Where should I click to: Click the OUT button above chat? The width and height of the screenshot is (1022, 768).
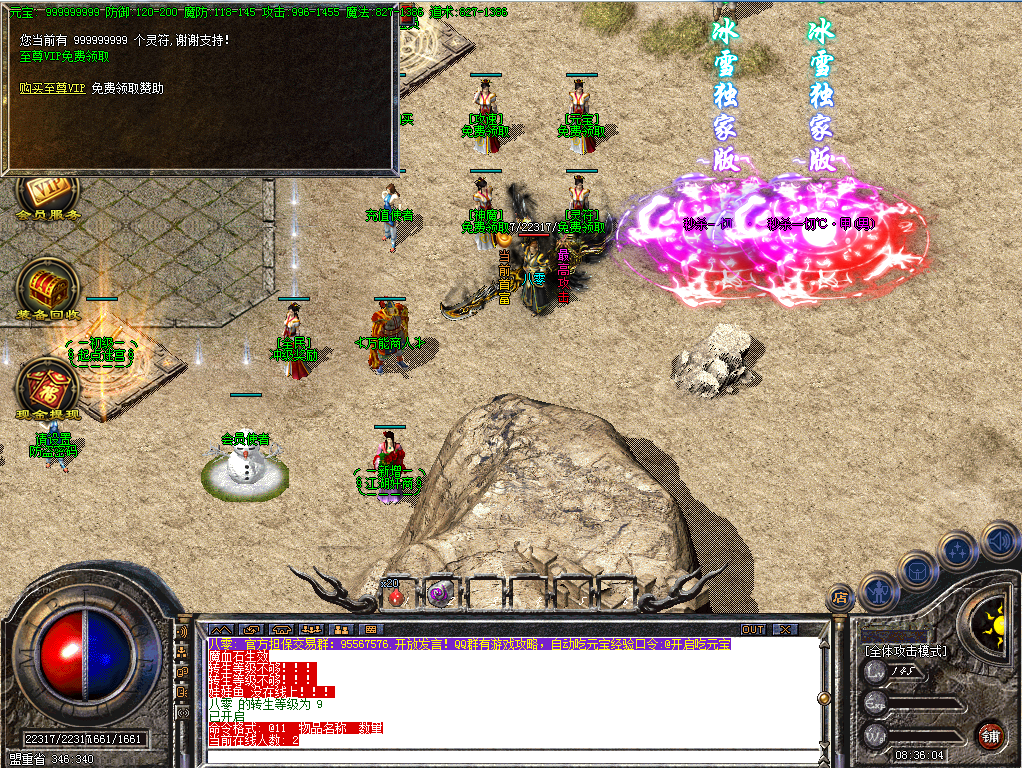753,629
